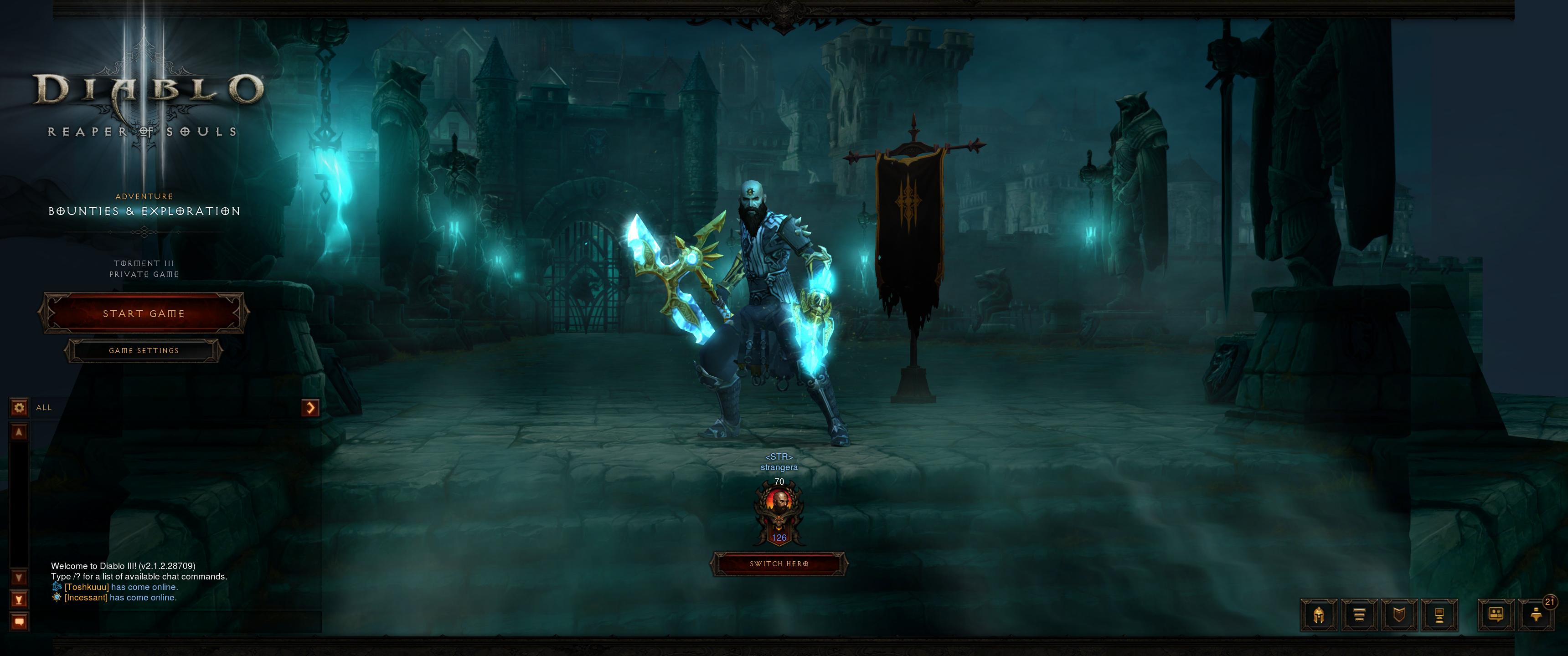1568x656 pixels.
Task: Click Toshkuuu's name in chat
Action: (87, 587)
